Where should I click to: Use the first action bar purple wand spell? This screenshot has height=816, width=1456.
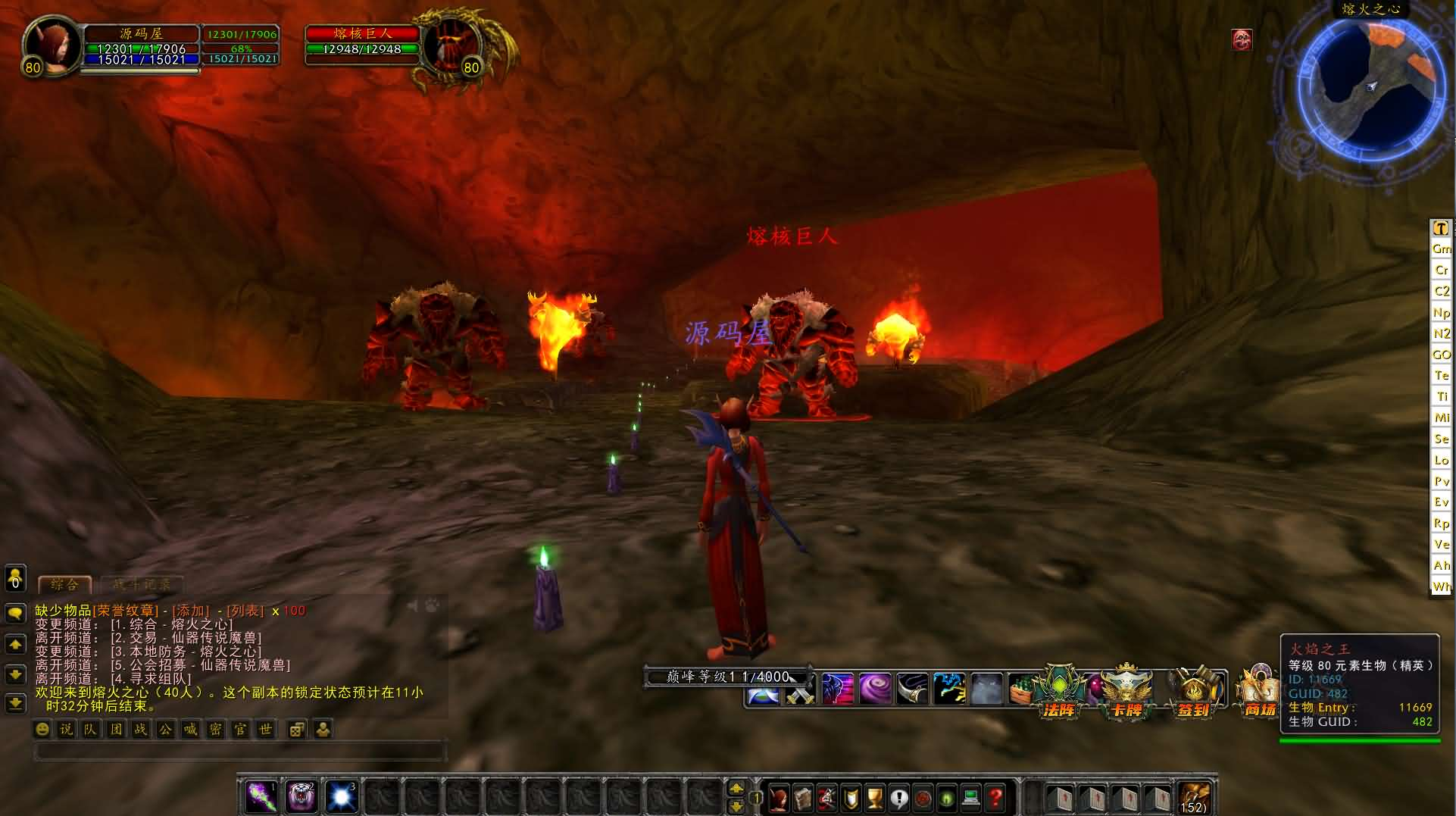[261, 797]
